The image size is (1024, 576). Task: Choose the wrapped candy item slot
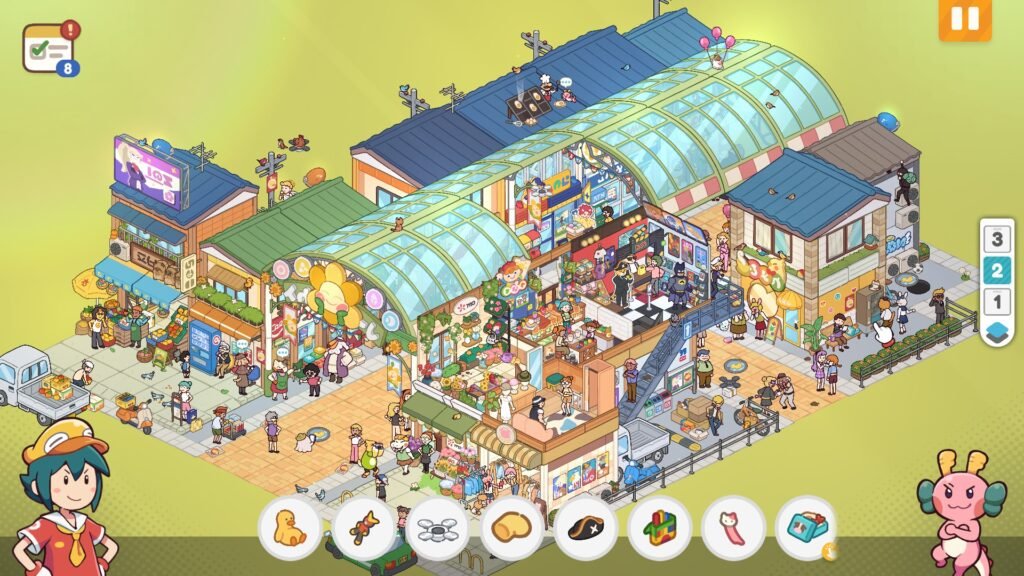click(364, 528)
